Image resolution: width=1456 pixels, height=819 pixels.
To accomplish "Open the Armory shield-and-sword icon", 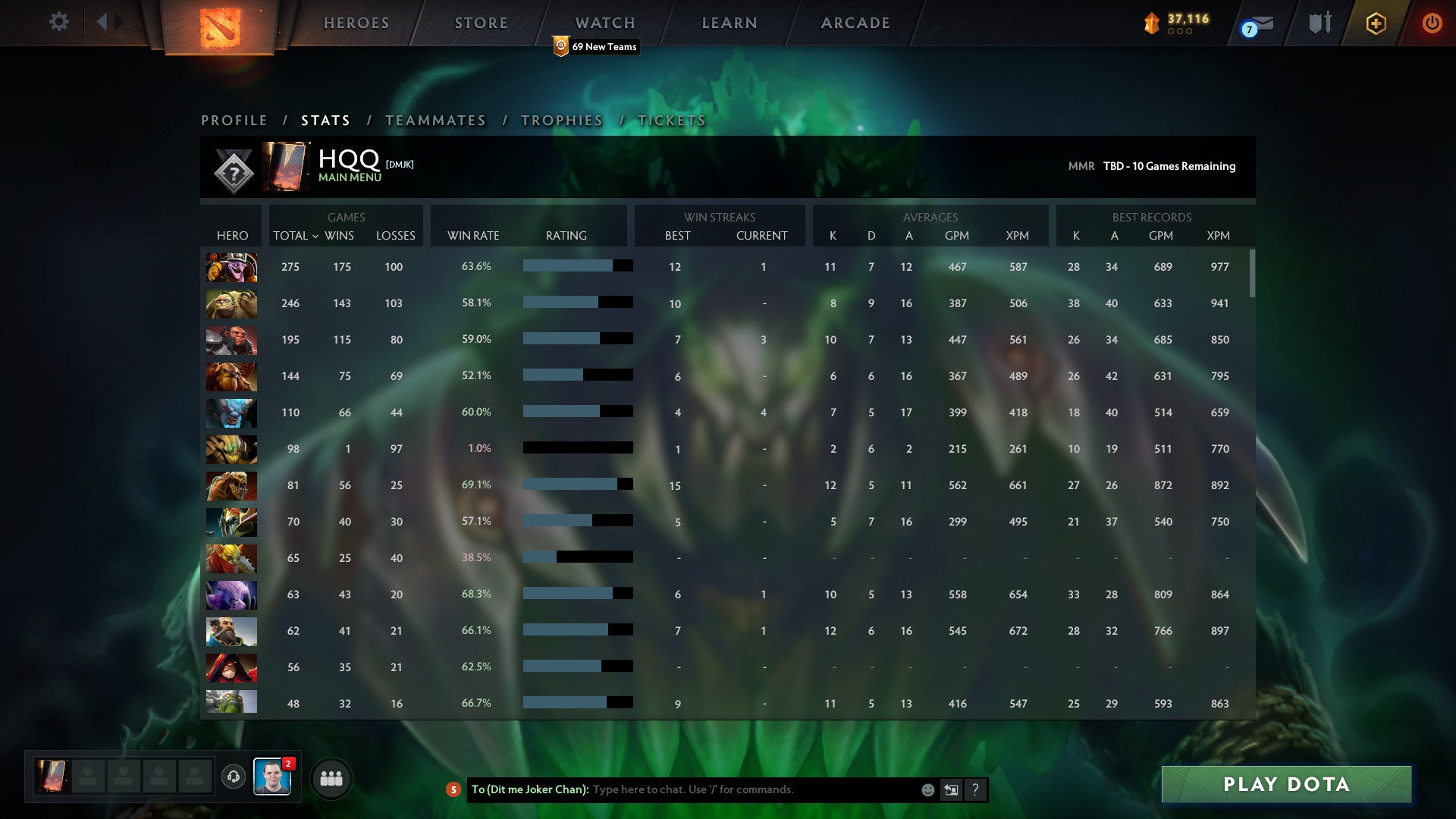I will [1319, 23].
